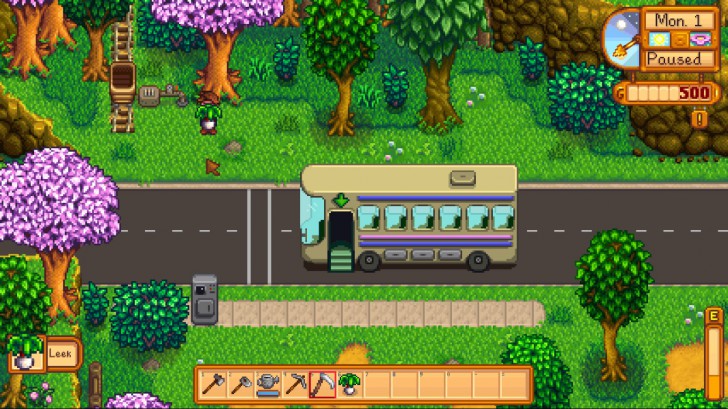The height and width of the screenshot is (409, 728).
Task: Select the hoe in the hotbar
Action: point(240,383)
